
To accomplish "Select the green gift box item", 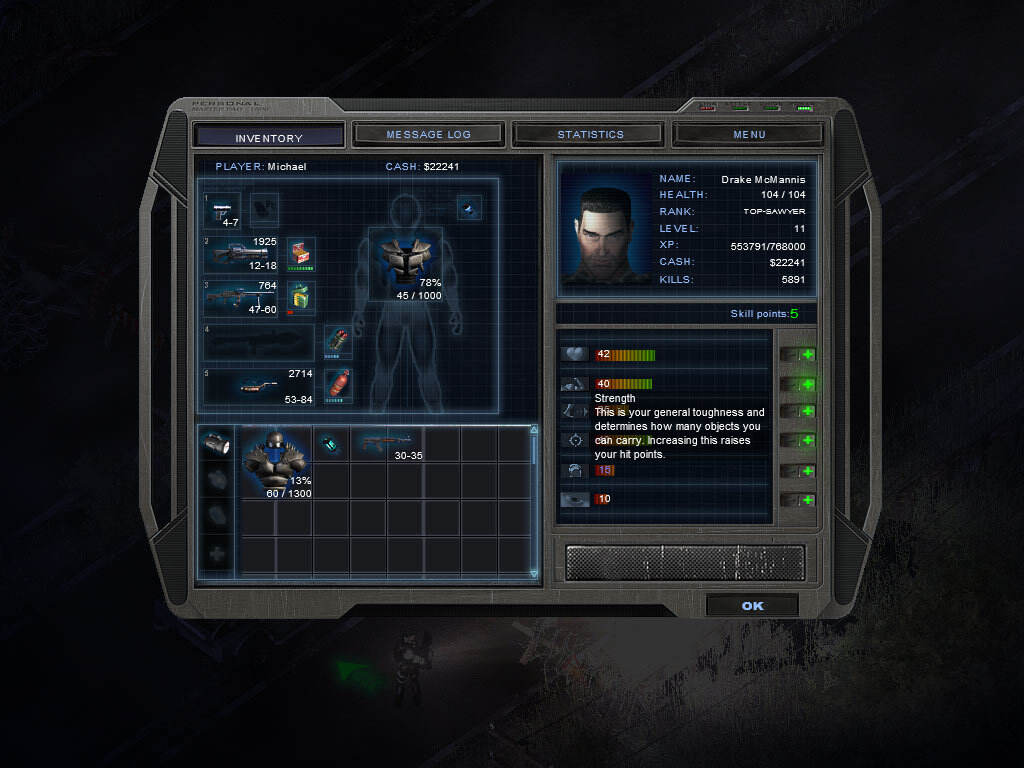I will tap(301, 297).
